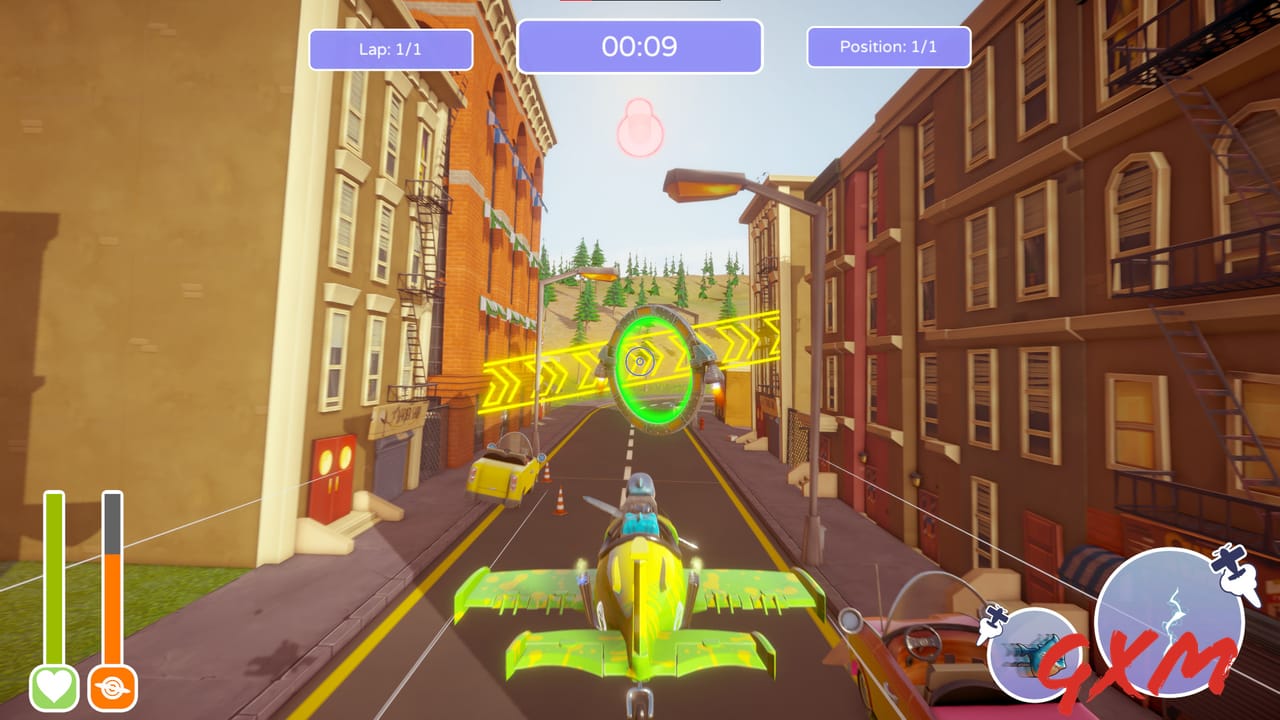
Task: Click the orange propeller boost icon
Action: click(x=115, y=687)
